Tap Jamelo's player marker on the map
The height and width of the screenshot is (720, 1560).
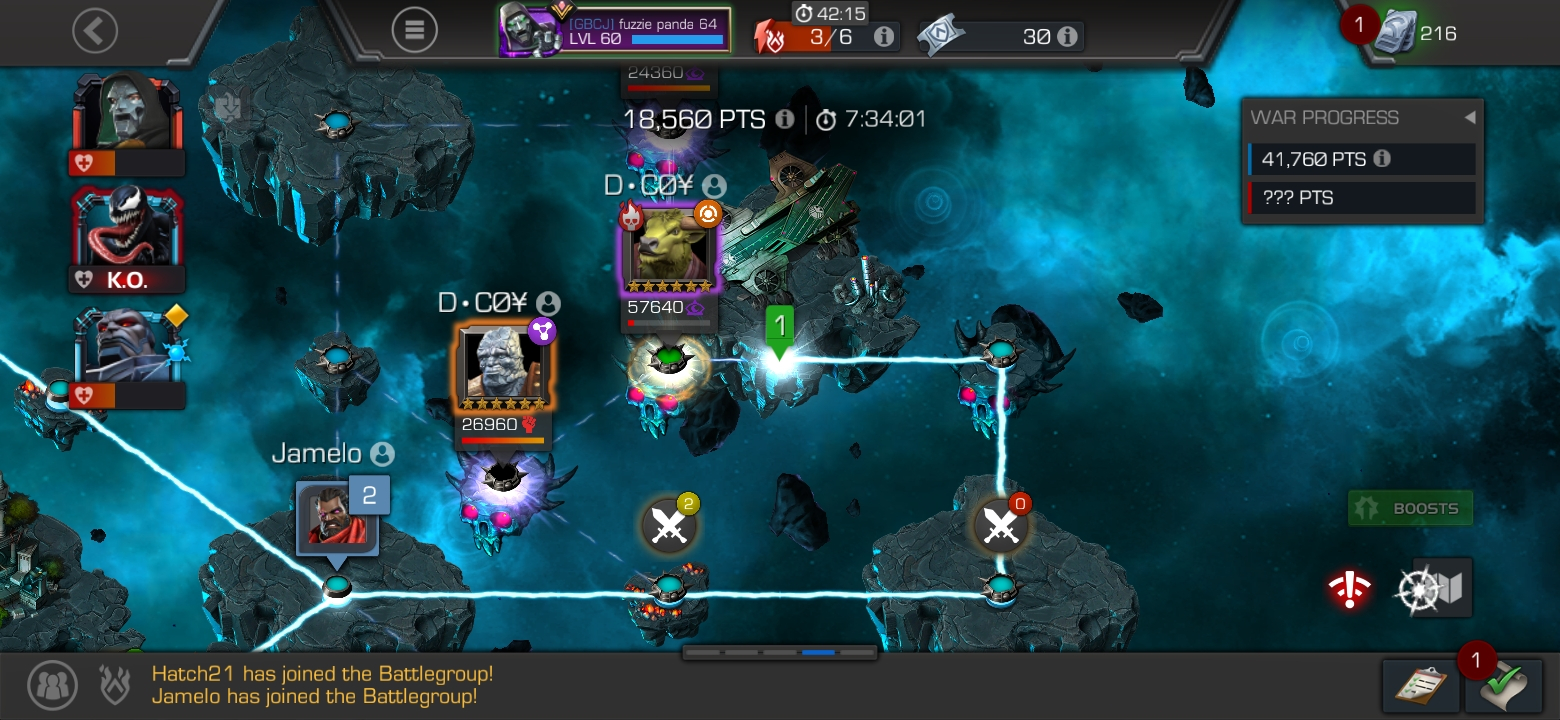[335, 518]
